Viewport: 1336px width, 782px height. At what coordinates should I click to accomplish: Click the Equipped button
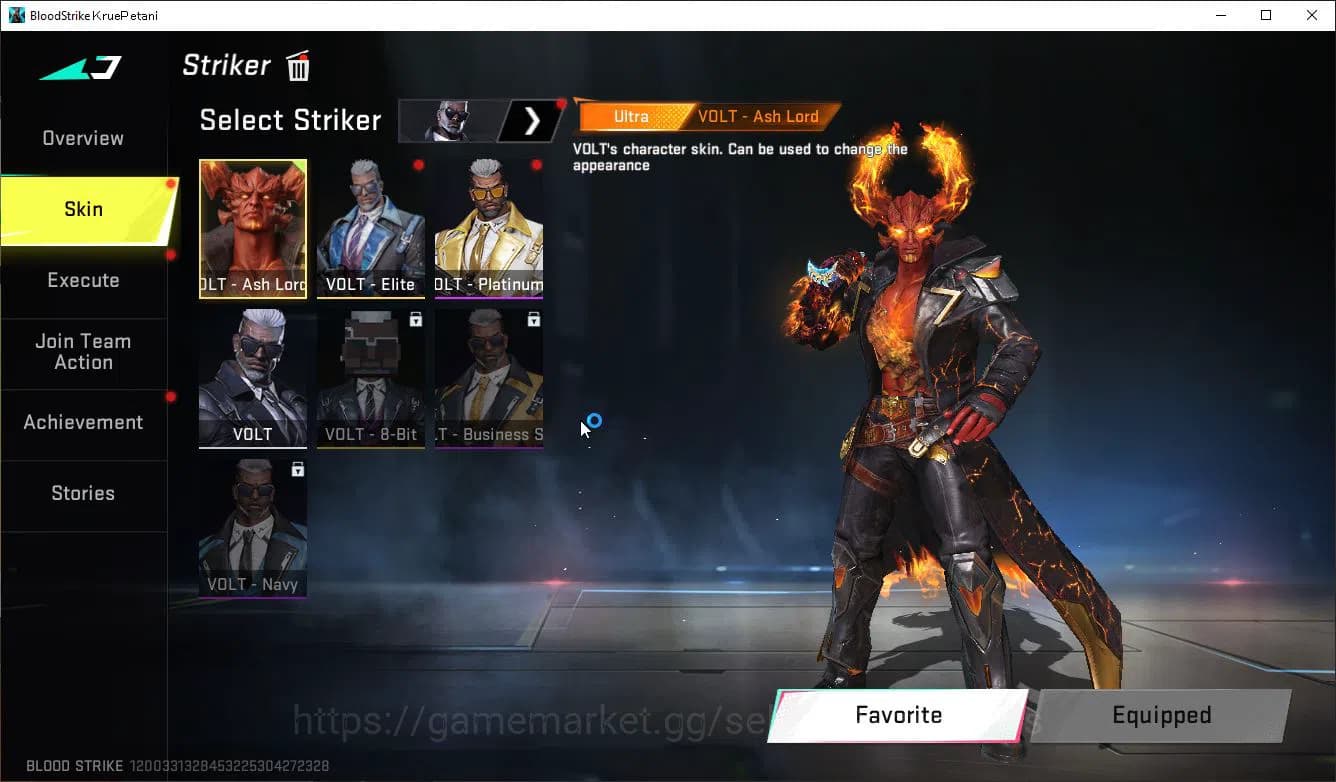click(1161, 715)
